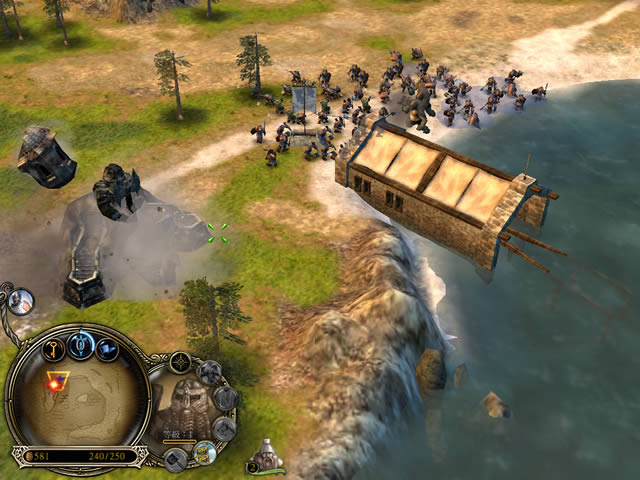This screenshot has height=480, width=640.
Task: Select the dwarf unit group icon
Action: pyautogui.click(x=266, y=459)
